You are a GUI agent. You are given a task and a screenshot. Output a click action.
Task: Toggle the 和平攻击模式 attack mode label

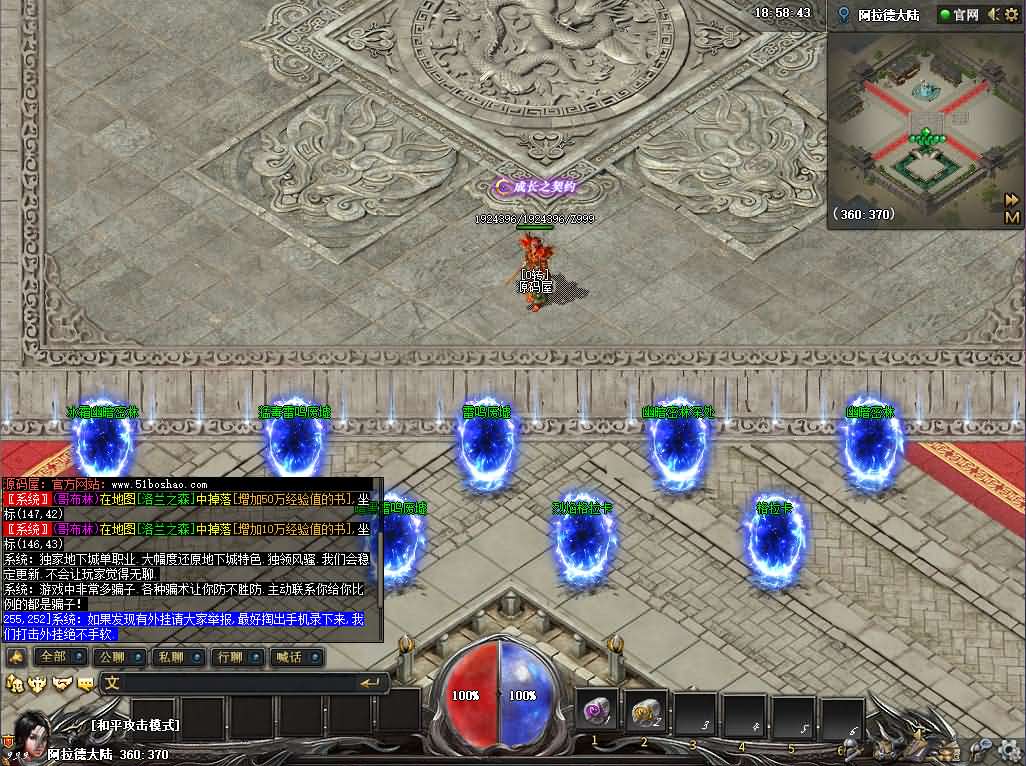(x=135, y=725)
